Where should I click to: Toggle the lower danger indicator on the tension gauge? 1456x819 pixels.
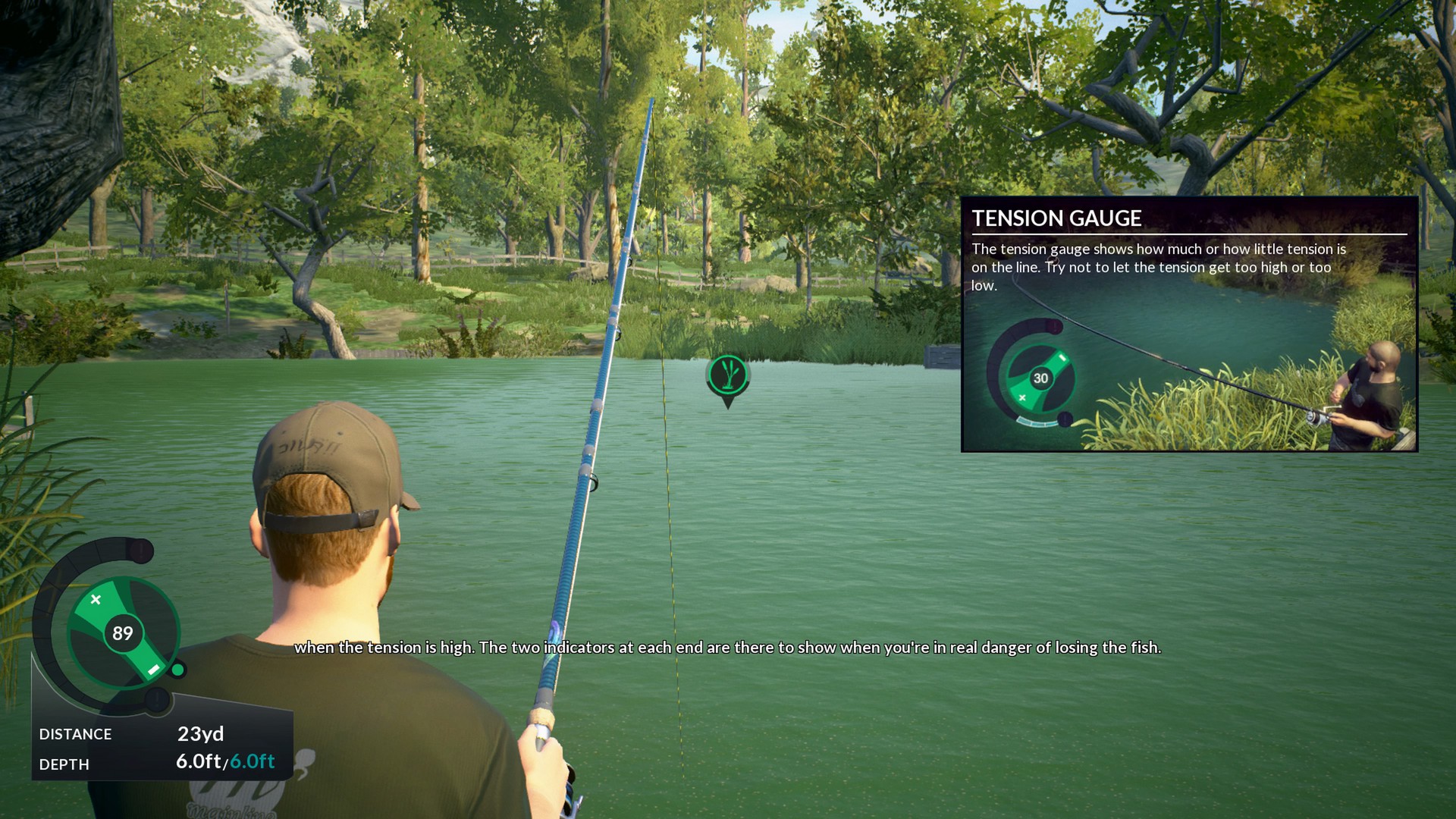click(x=157, y=699)
